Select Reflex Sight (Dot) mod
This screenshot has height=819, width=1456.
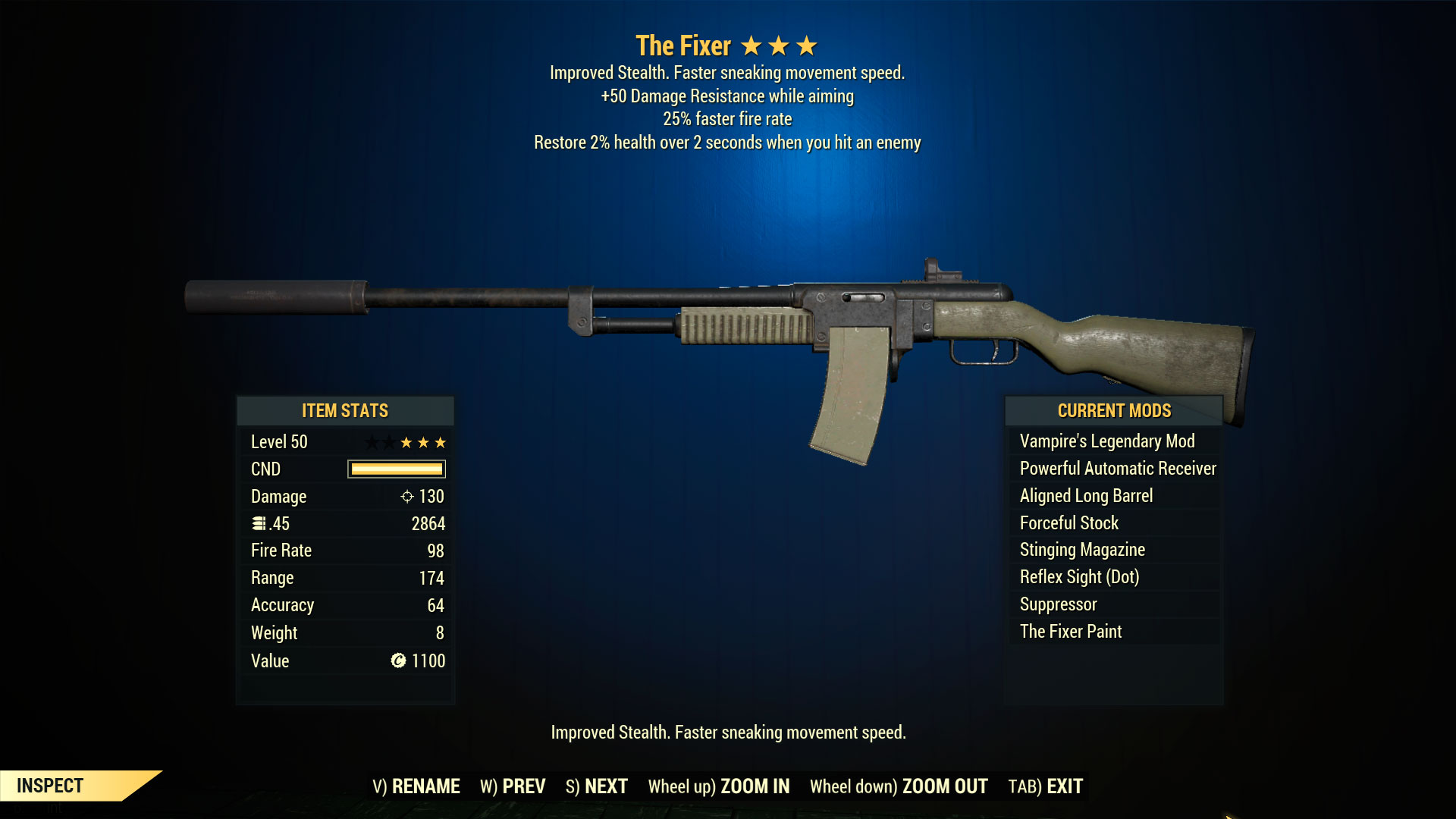point(1079,577)
